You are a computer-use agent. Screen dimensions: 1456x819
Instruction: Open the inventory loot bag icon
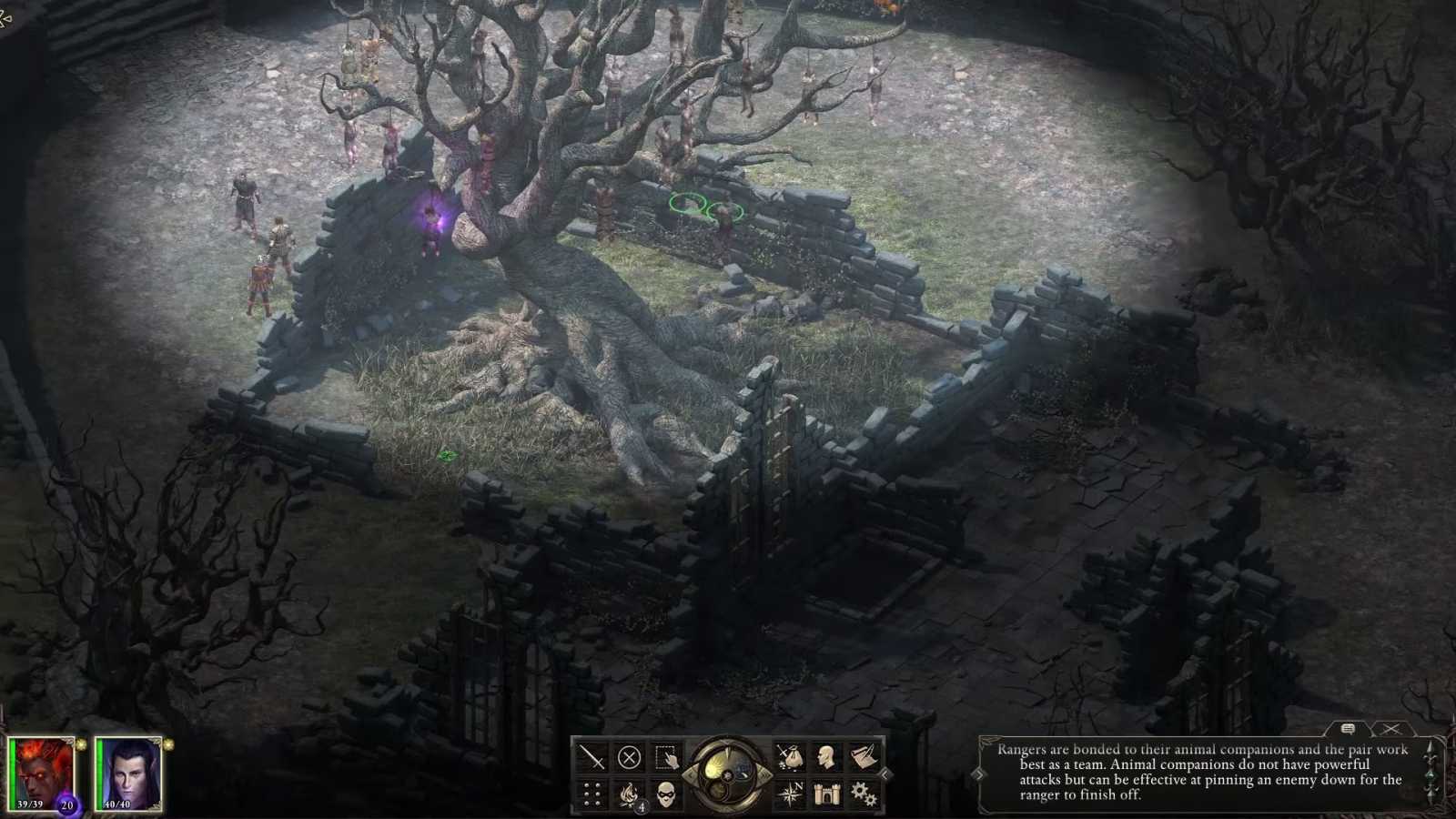(x=790, y=755)
